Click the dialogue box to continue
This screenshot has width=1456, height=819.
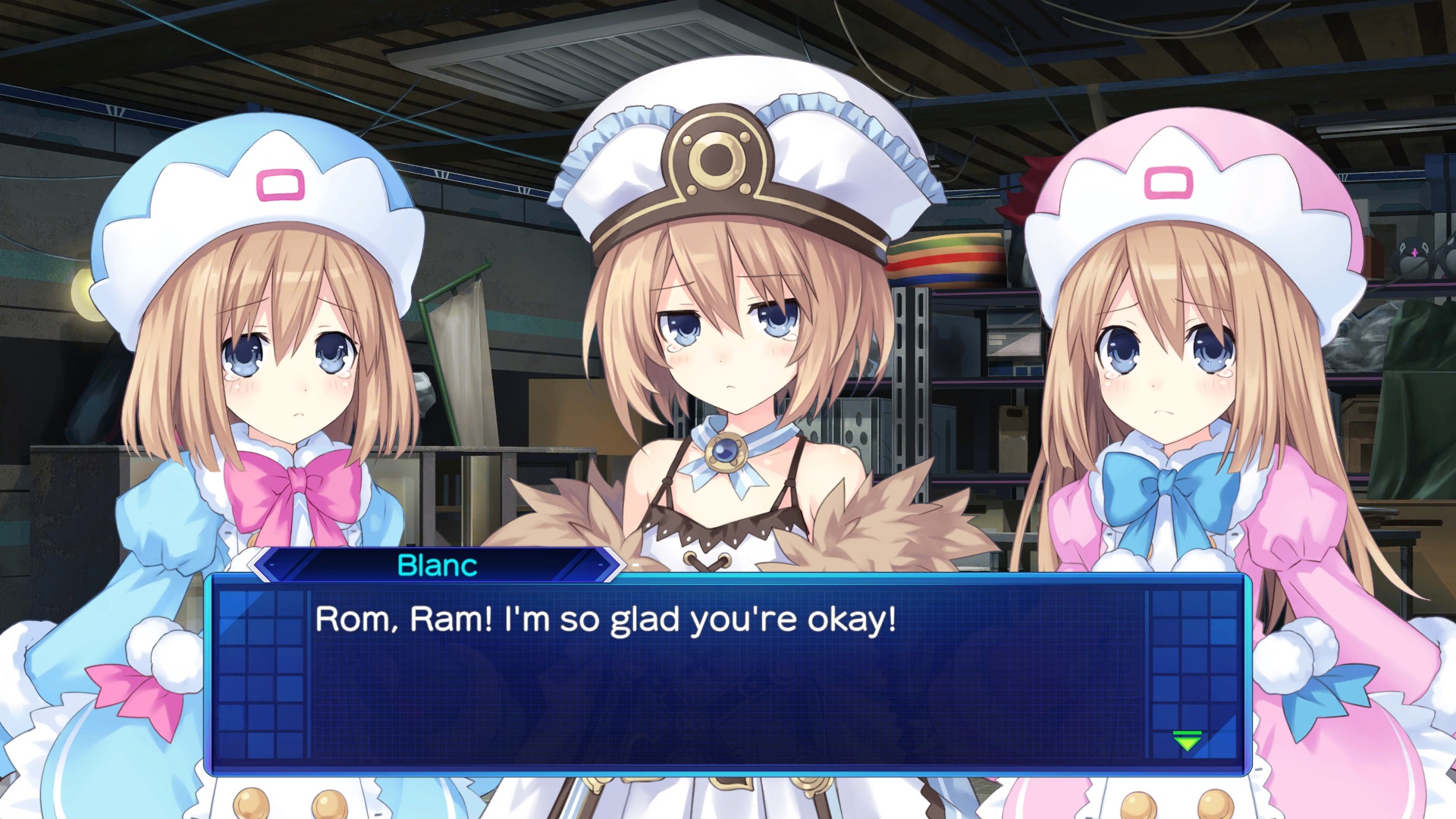726,674
